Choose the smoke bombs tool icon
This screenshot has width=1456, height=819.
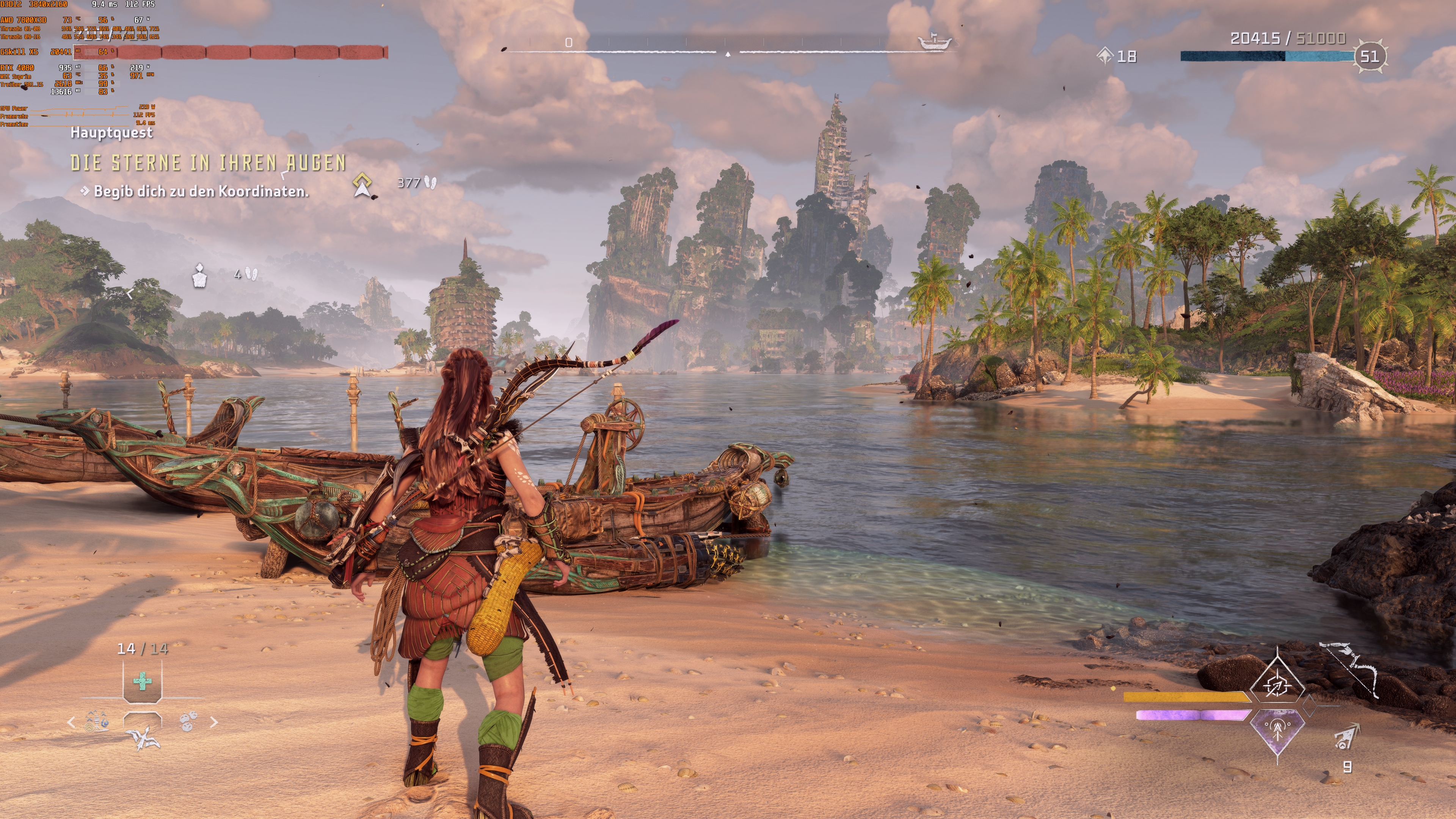[188, 721]
